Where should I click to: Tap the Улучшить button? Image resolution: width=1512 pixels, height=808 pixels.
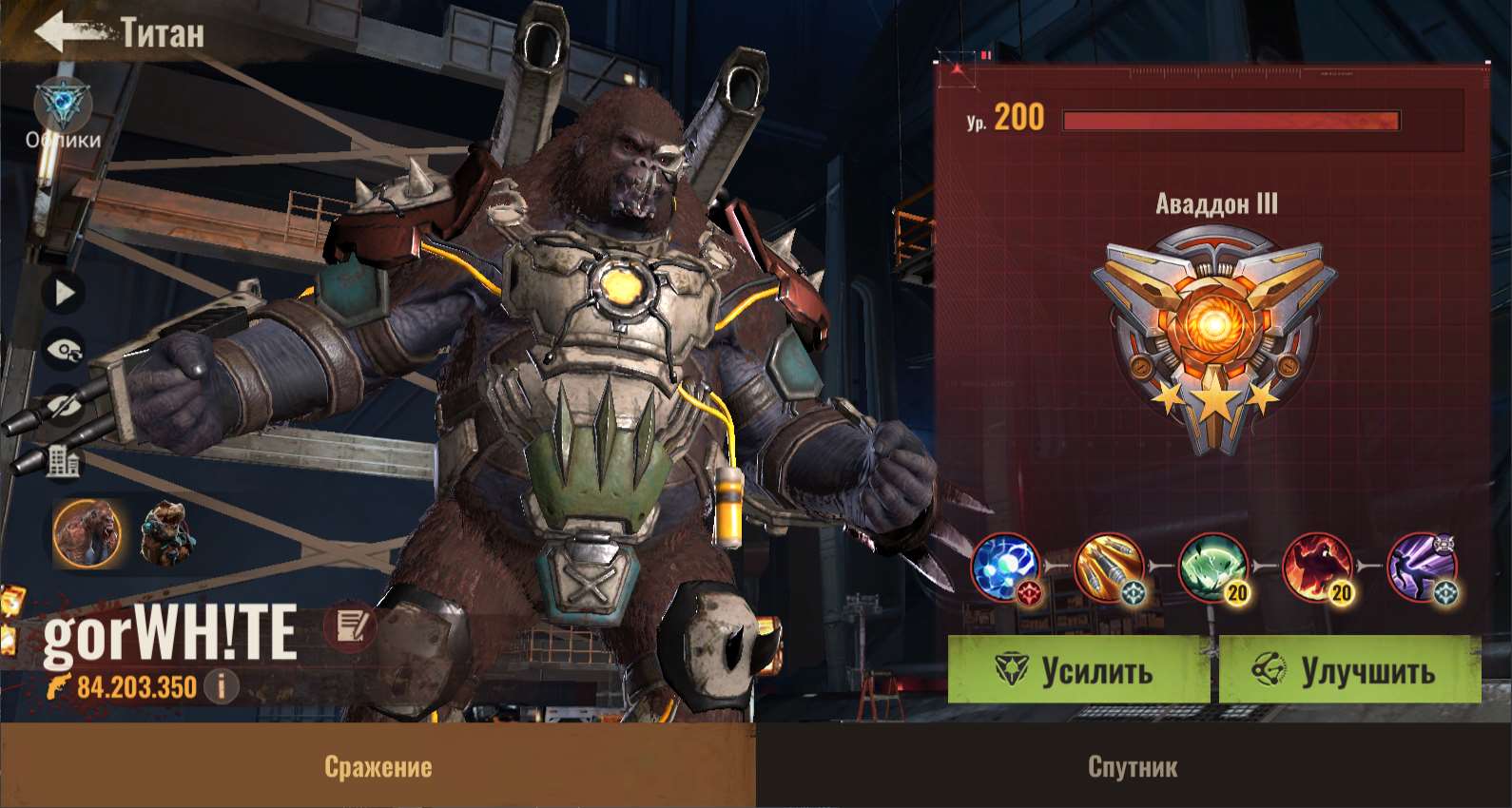1348,671
